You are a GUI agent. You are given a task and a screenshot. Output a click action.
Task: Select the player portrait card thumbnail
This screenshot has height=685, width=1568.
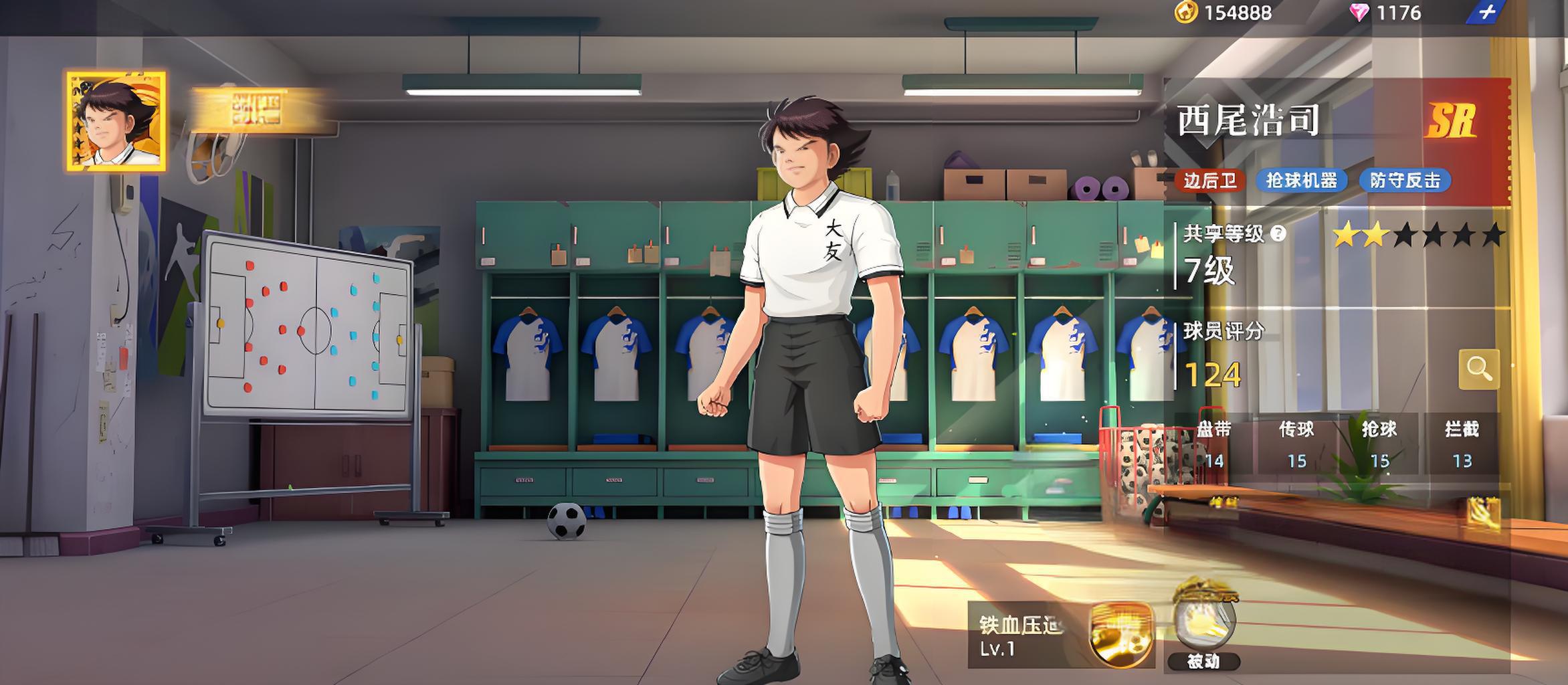116,121
